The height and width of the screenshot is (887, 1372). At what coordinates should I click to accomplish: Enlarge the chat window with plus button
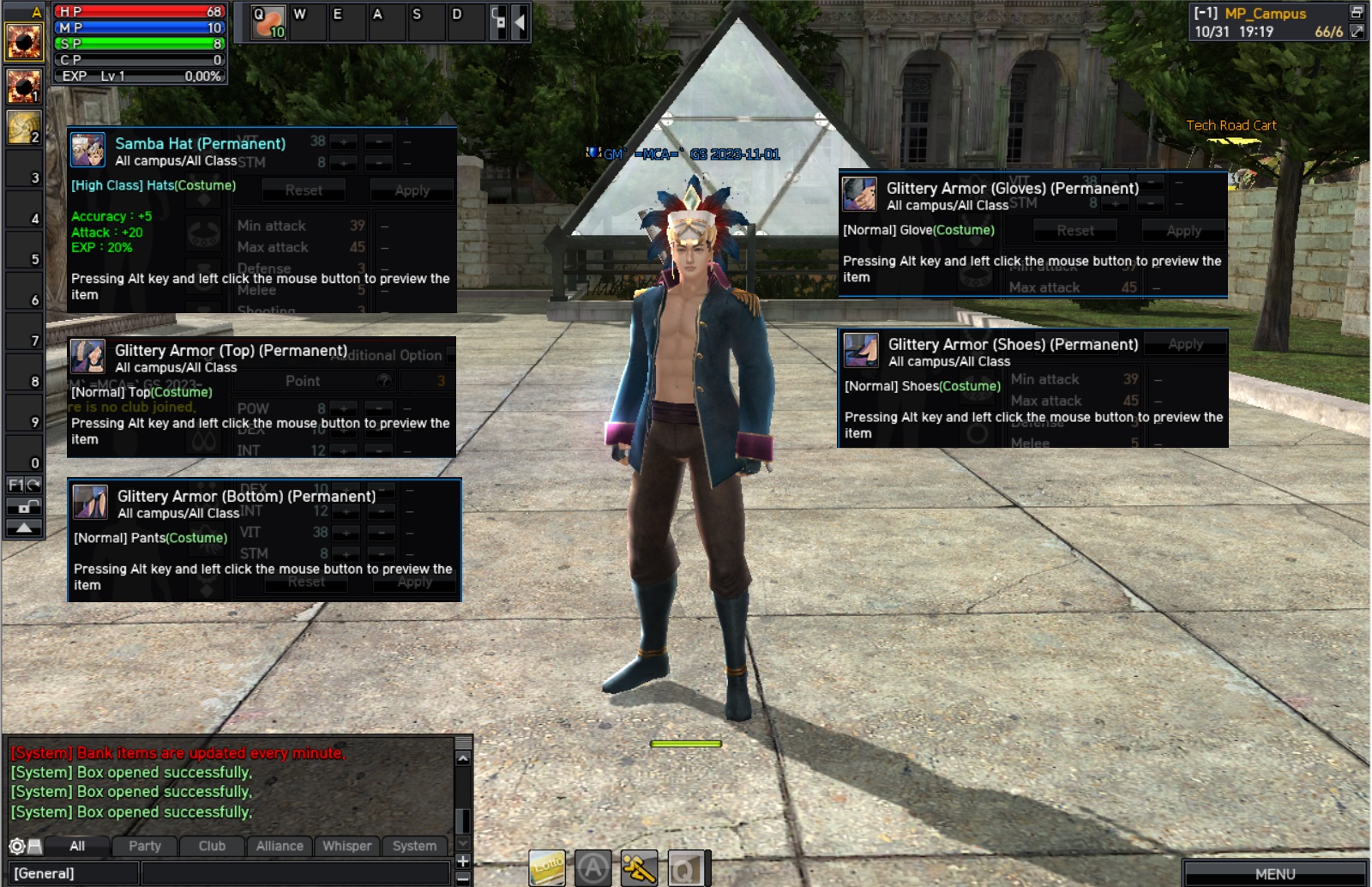463,860
